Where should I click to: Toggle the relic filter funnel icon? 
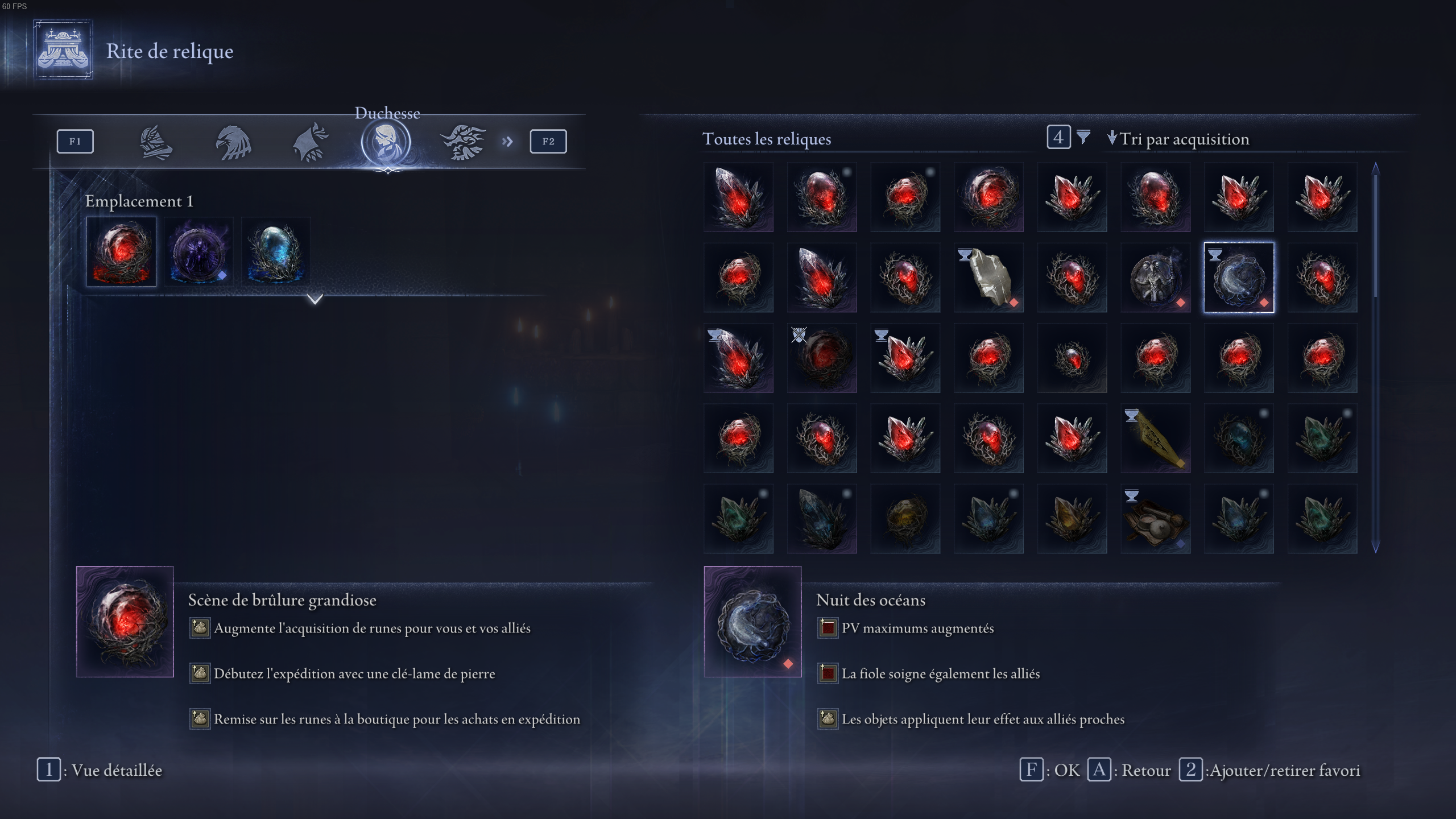(1085, 138)
